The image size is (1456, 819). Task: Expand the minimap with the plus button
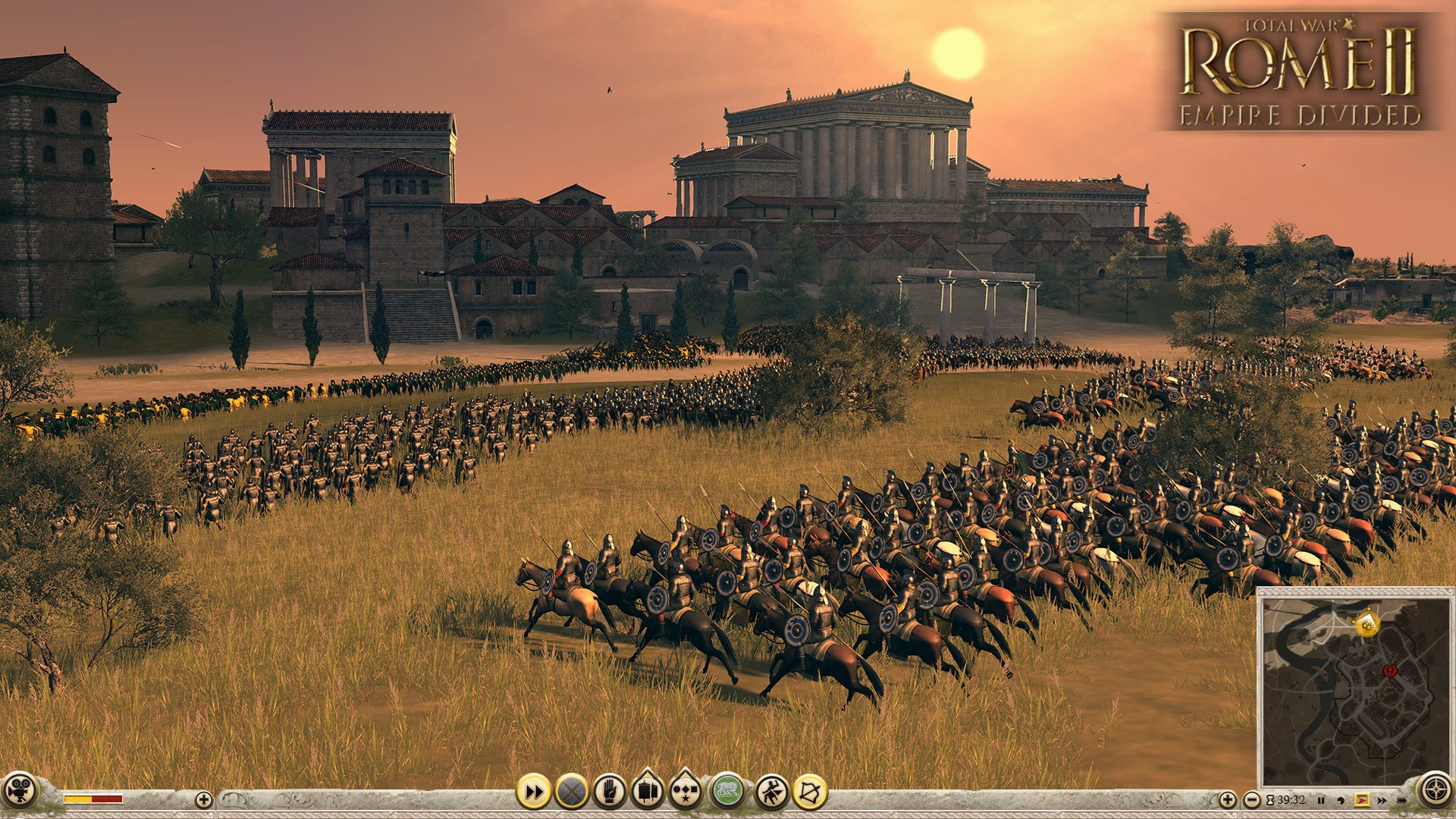point(1227,799)
